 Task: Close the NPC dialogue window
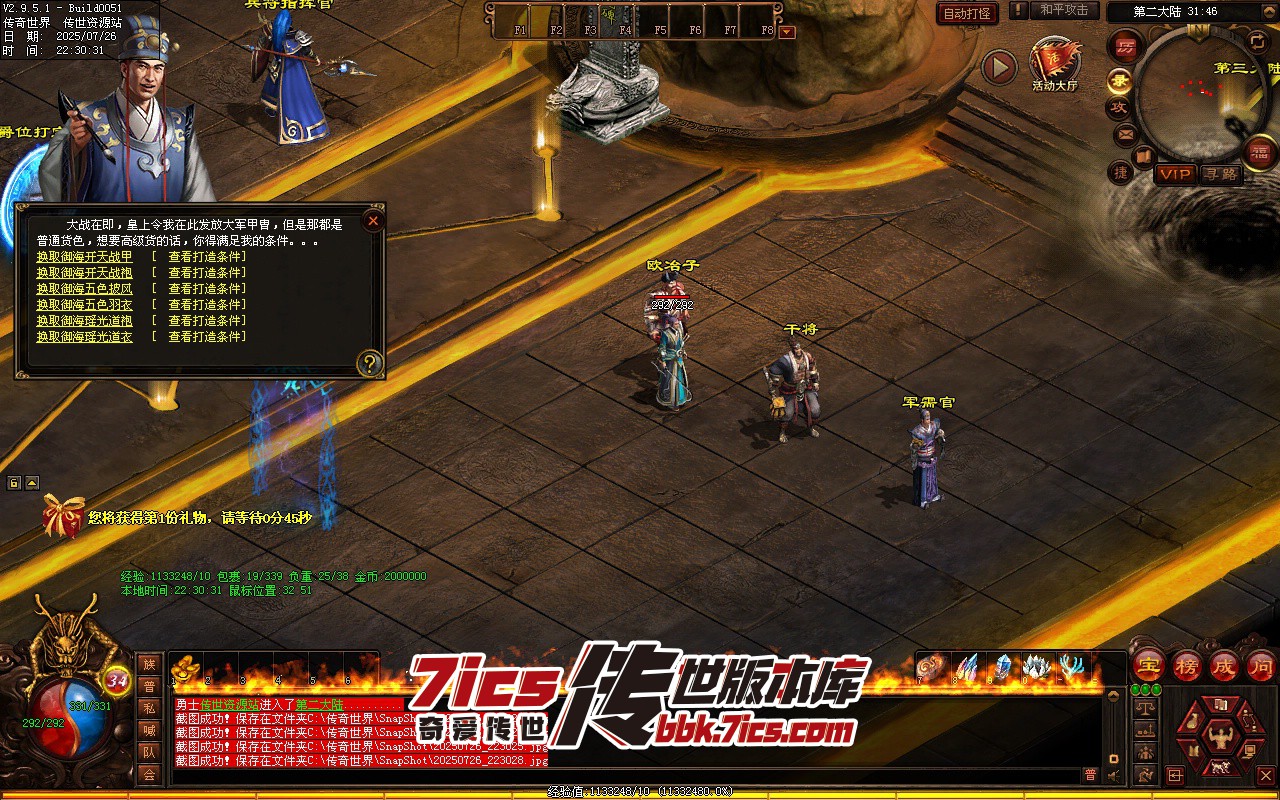click(x=373, y=221)
